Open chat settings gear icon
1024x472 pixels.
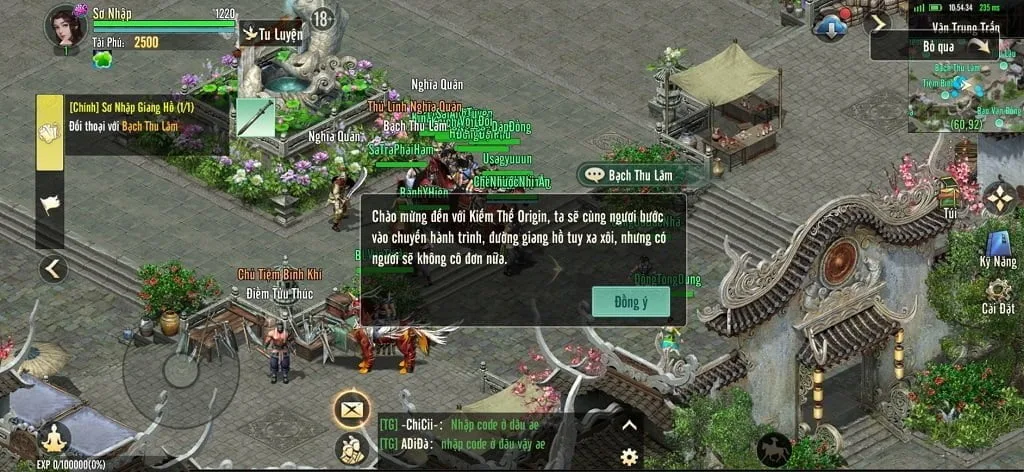pos(629,456)
